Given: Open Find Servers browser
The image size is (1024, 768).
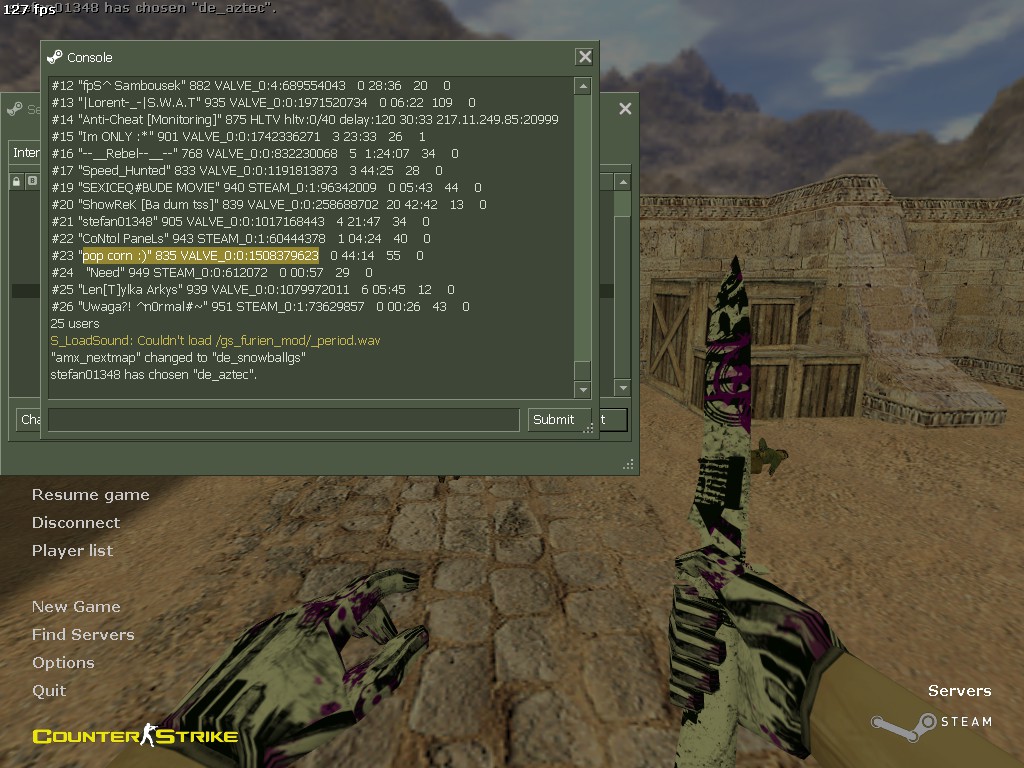Looking at the screenshot, I should pyautogui.click(x=82, y=635).
